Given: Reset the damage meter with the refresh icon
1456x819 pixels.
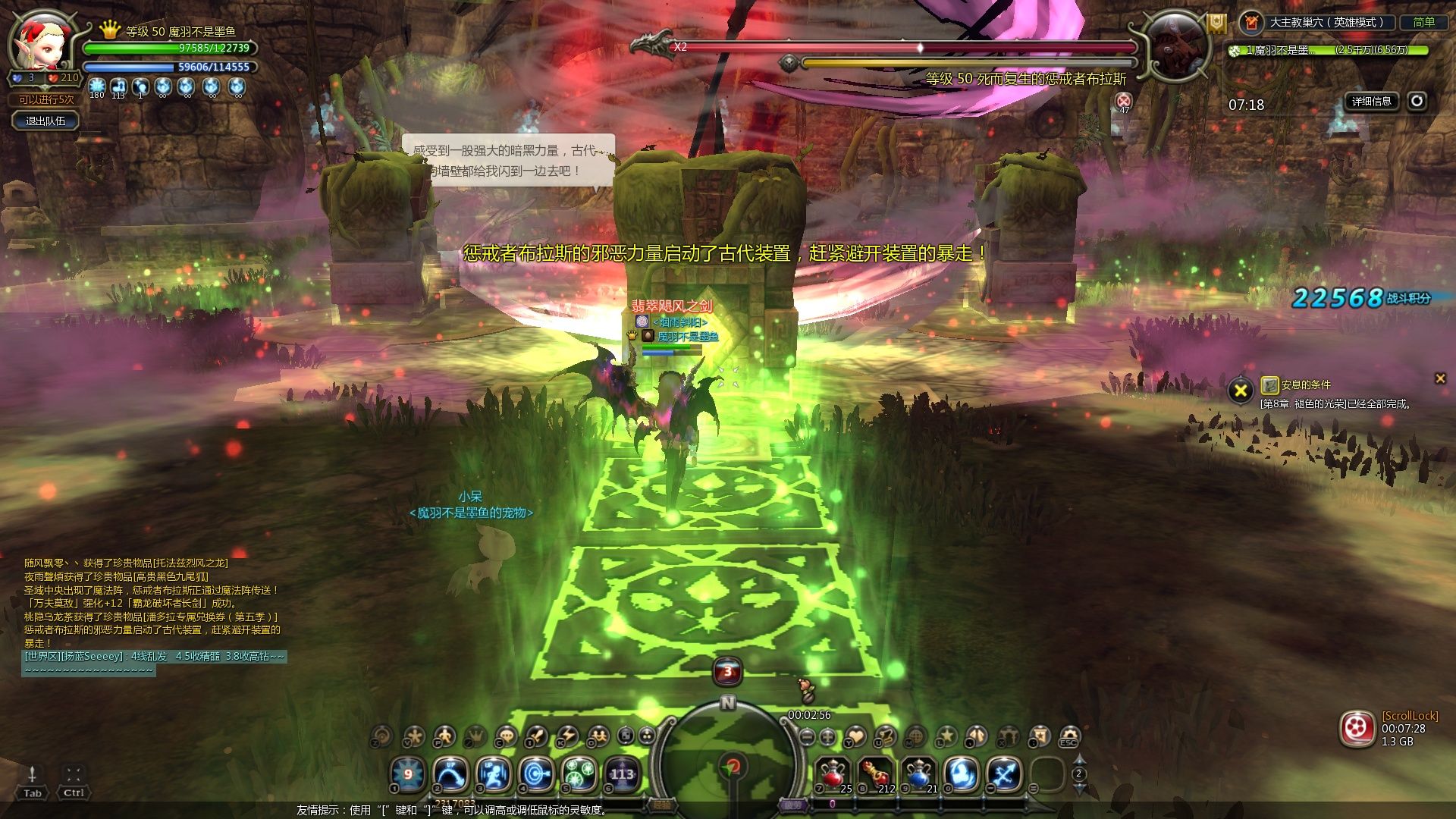Looking at the screenshot, I should pyautogui.click(x=1417, y=101).
